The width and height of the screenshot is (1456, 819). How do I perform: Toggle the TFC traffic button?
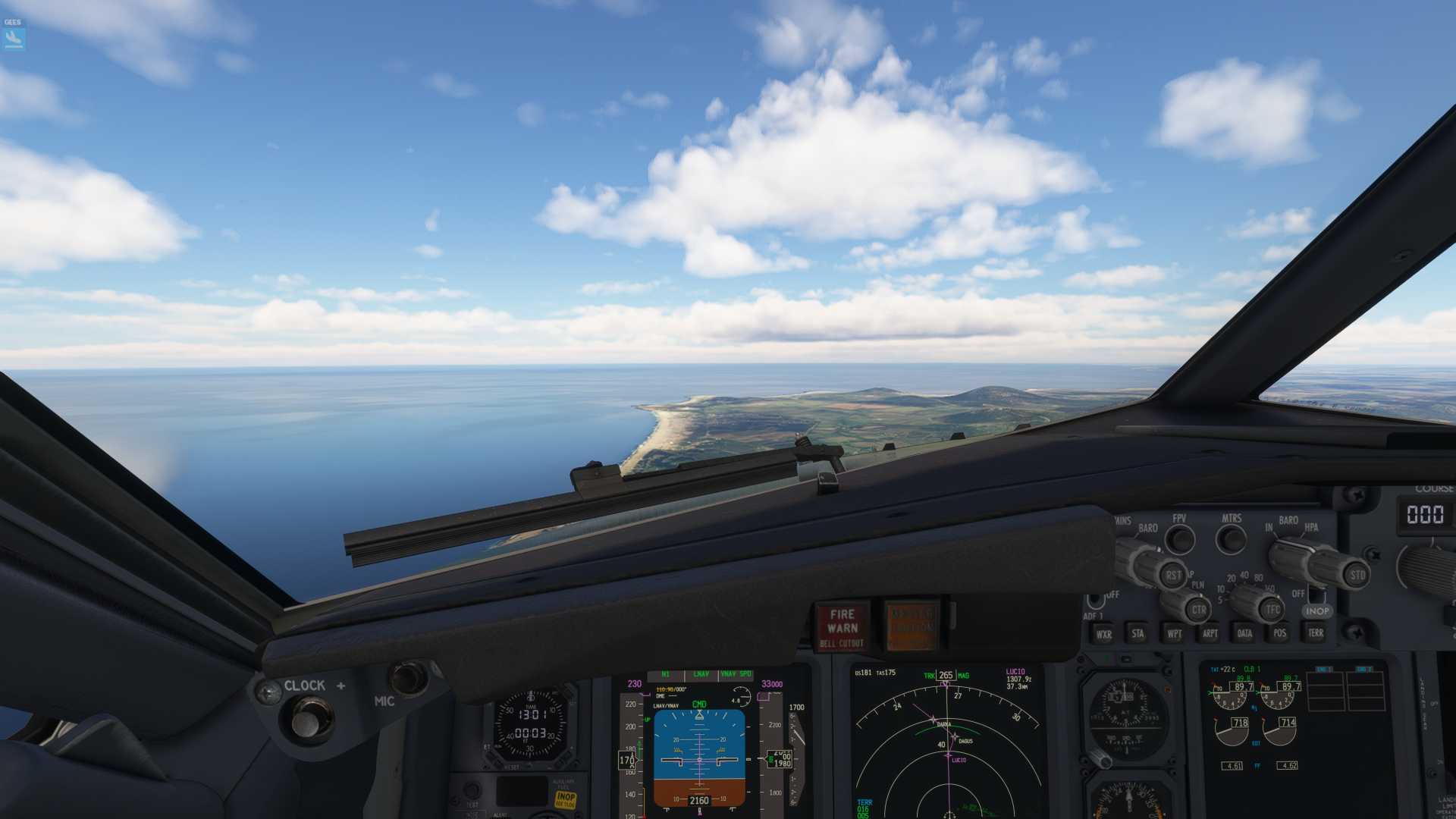click(1272, 609)
